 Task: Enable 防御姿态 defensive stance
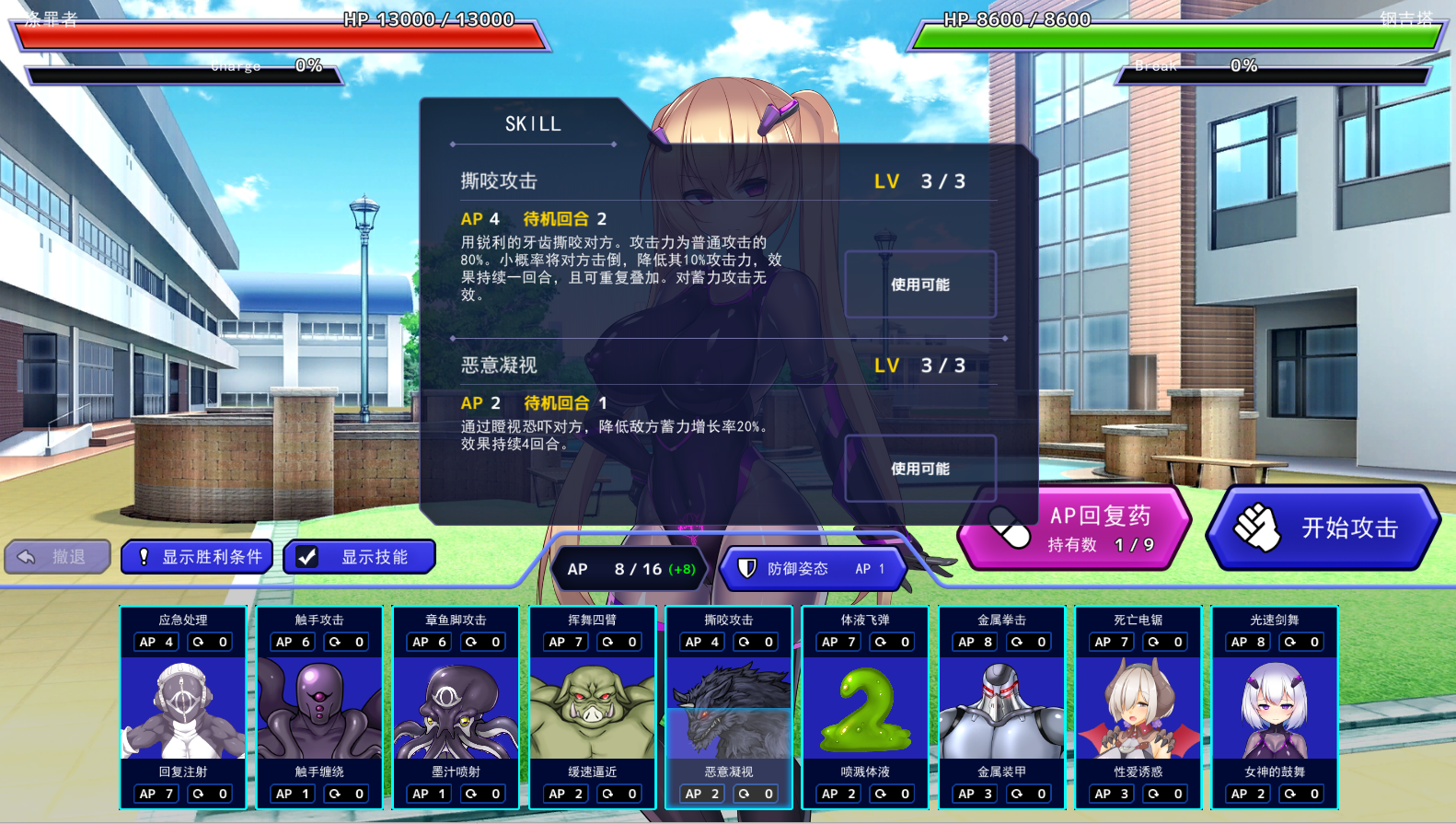coord(808,569)
